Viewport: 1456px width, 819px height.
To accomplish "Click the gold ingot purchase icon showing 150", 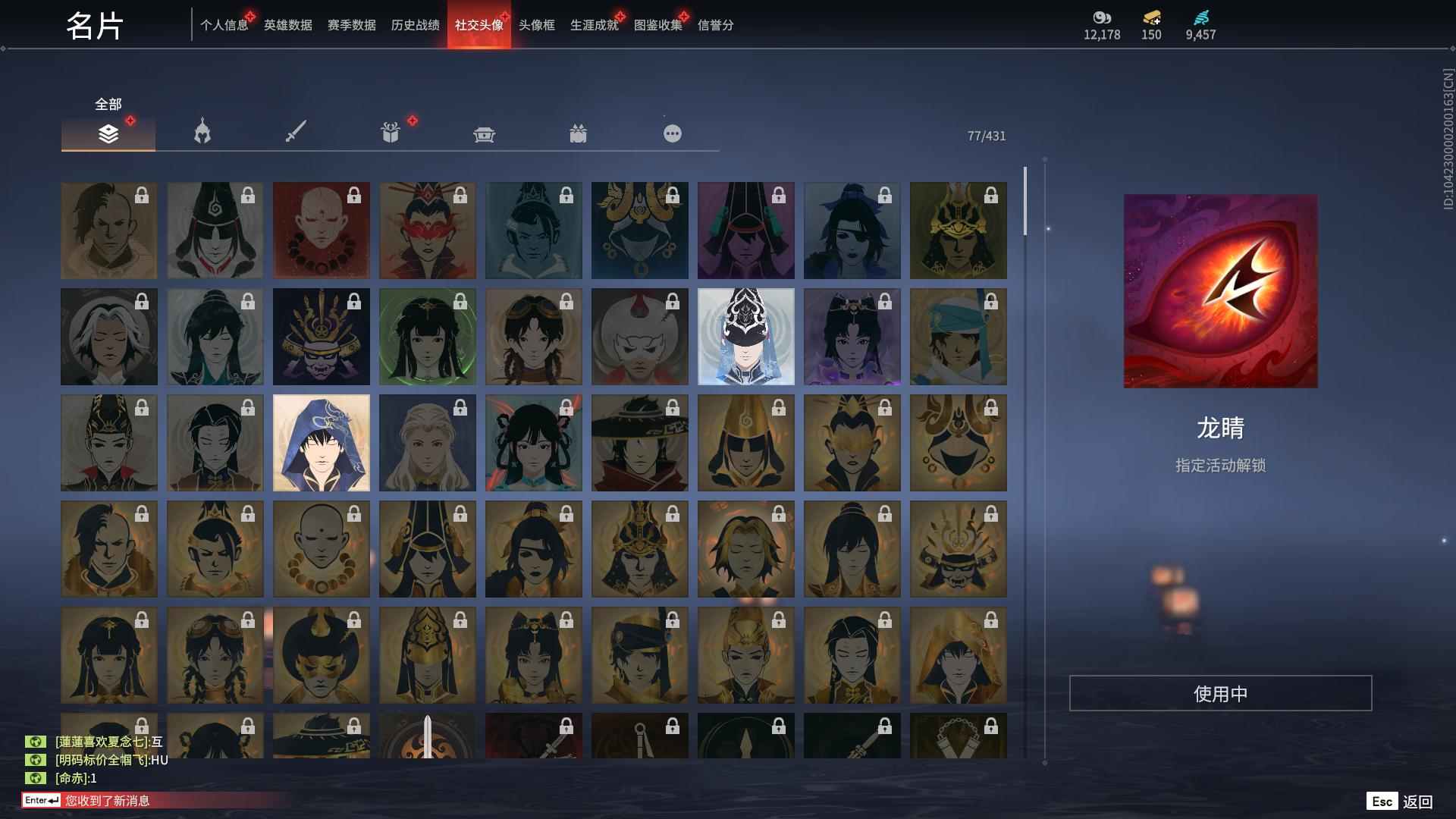I will coord(1150,19).
